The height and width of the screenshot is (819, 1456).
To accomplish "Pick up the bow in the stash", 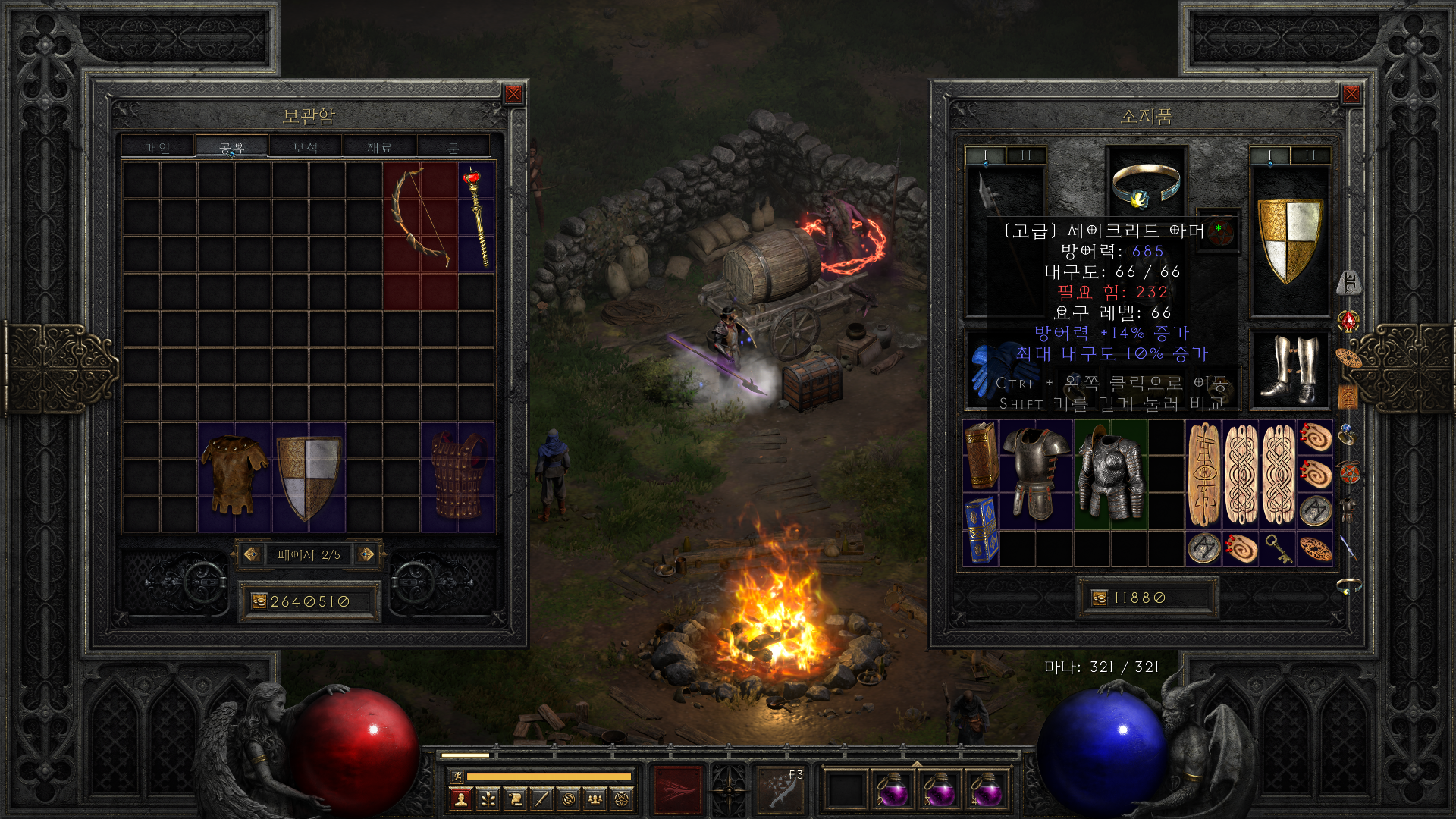I will 419,218.
